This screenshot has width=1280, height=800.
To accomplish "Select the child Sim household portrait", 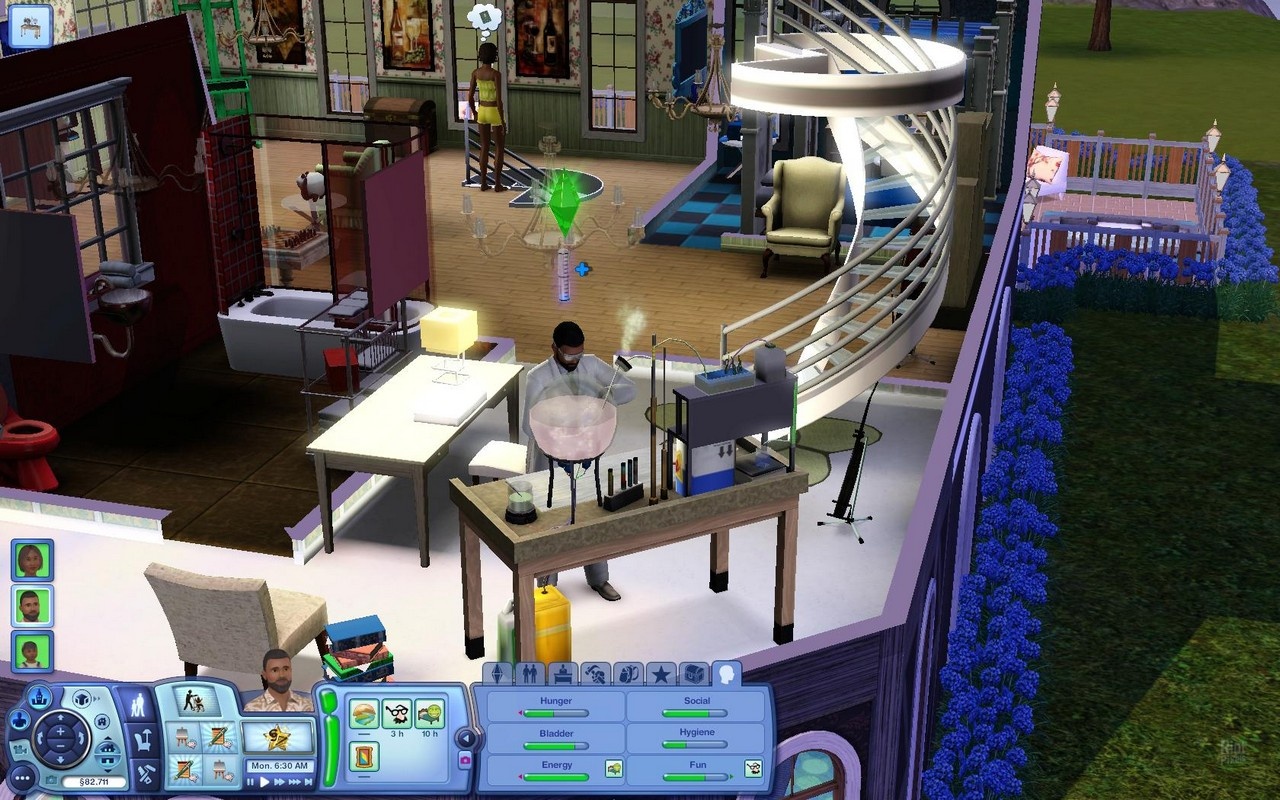I will [x=32, y=650].
